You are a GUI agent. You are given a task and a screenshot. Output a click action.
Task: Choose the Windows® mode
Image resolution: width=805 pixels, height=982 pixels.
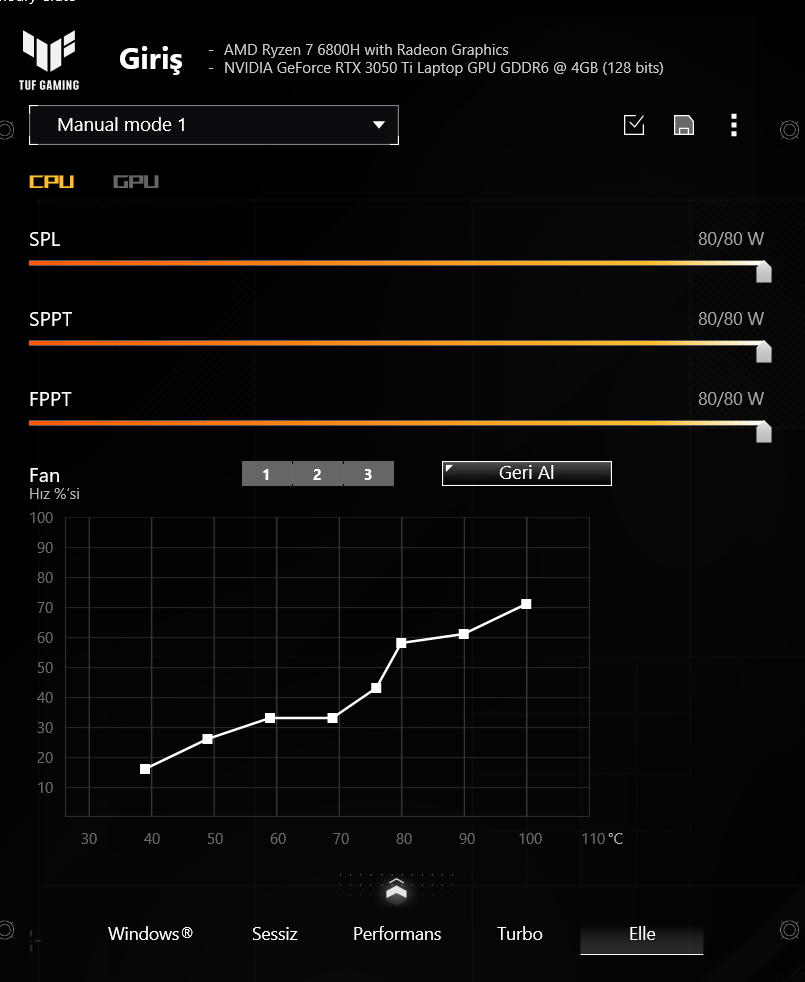[x=150, y=934]
